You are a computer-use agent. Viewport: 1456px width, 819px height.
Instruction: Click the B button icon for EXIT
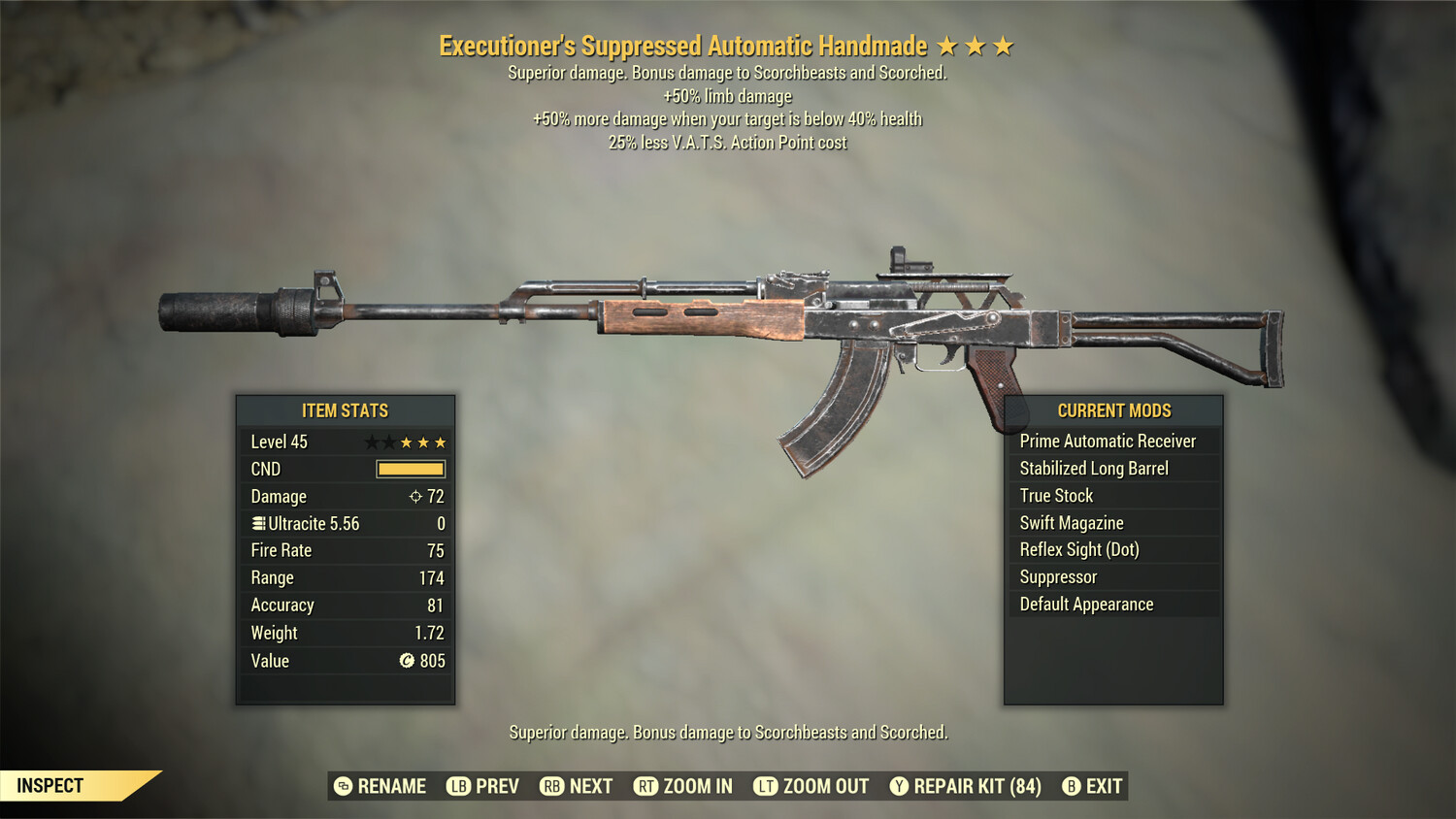[x=1072, y=786]
